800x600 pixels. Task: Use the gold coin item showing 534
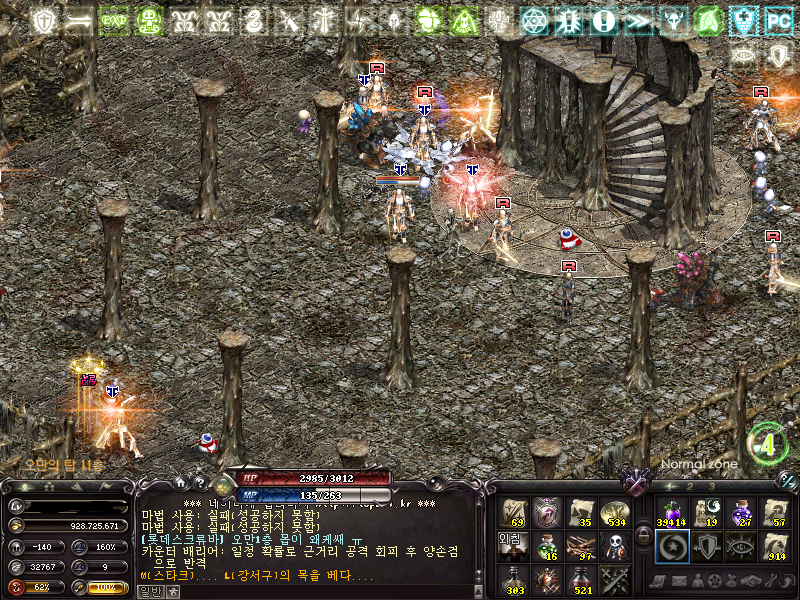coord(614,513)
